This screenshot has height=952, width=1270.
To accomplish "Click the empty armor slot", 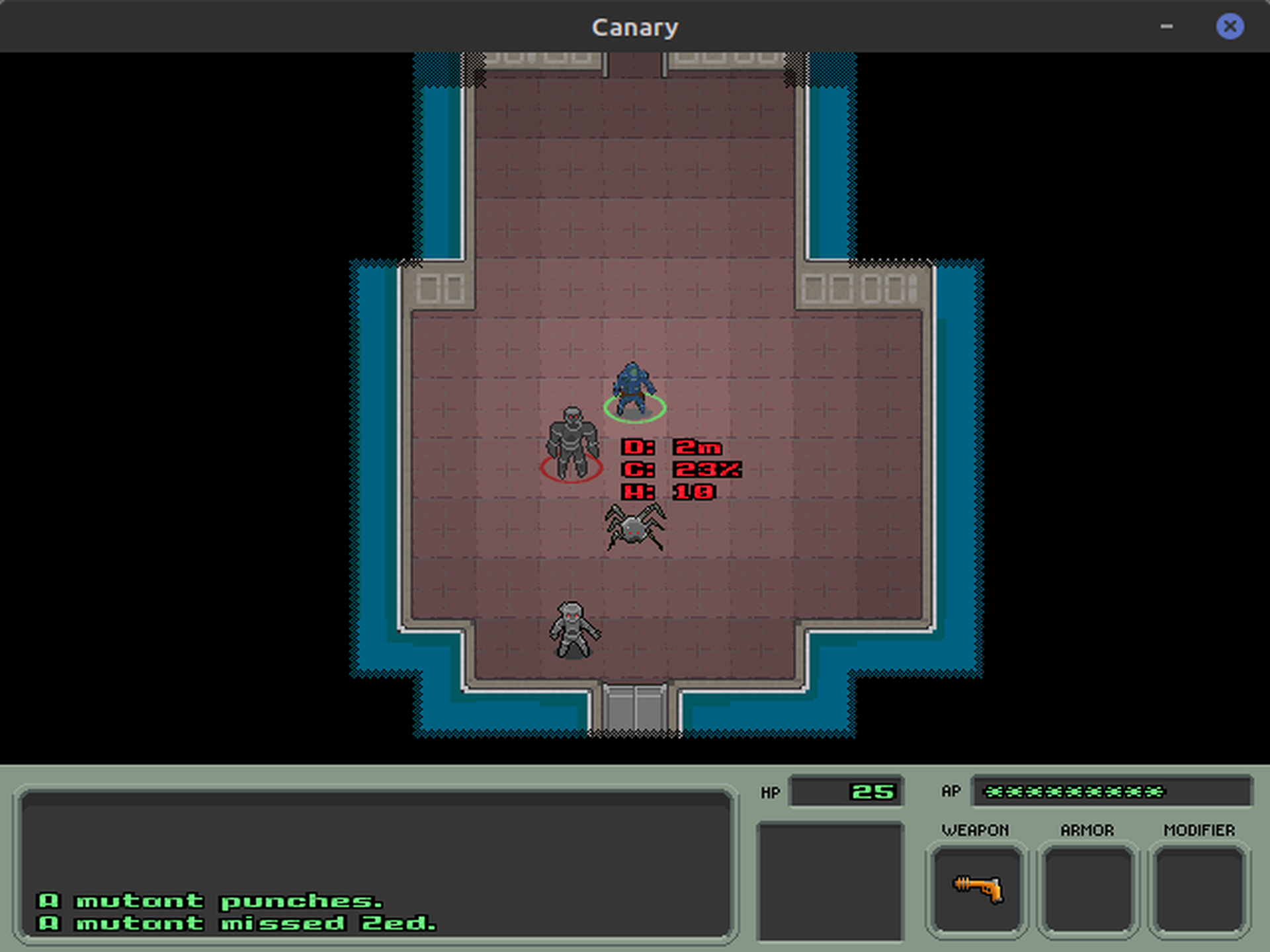I will pos(1087,889).
